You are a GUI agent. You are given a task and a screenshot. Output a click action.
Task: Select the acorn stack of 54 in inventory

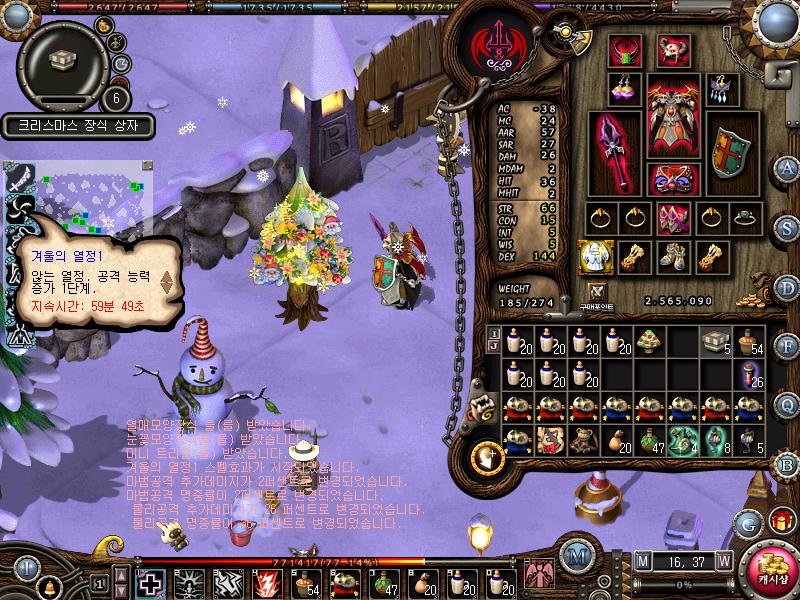(x=749, y=340)
